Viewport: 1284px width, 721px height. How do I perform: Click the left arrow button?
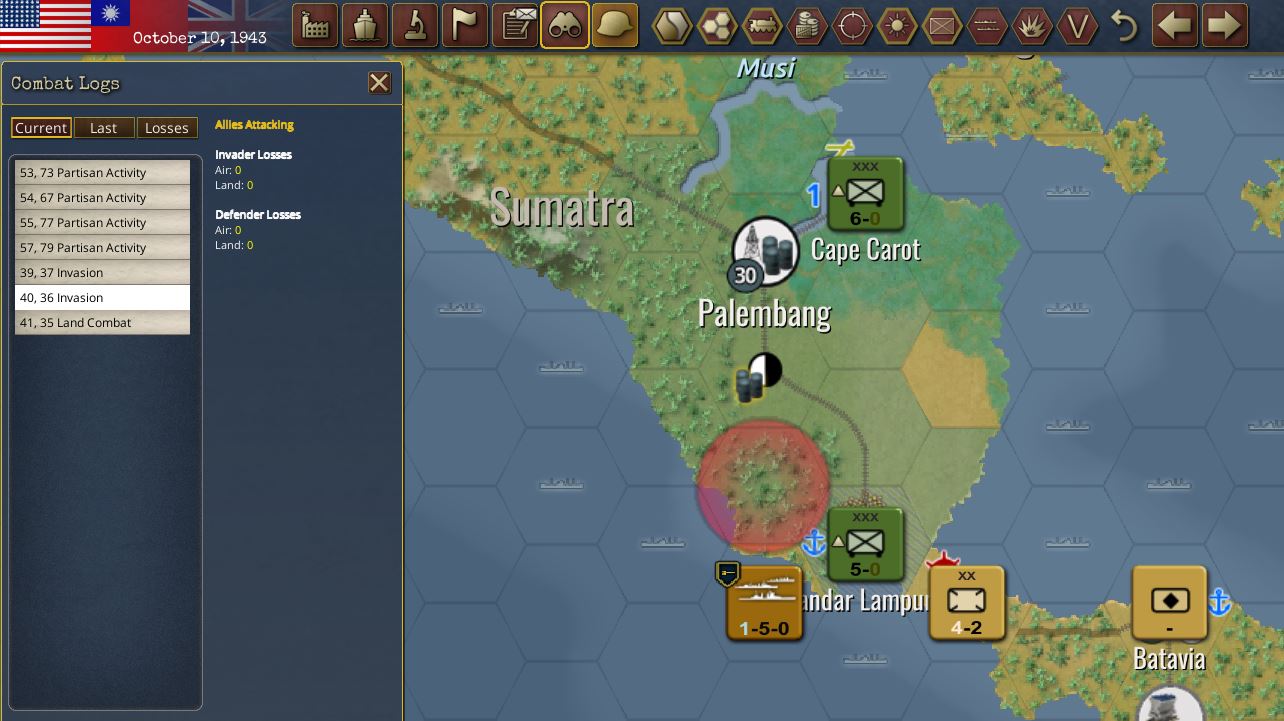point(1175,26)
